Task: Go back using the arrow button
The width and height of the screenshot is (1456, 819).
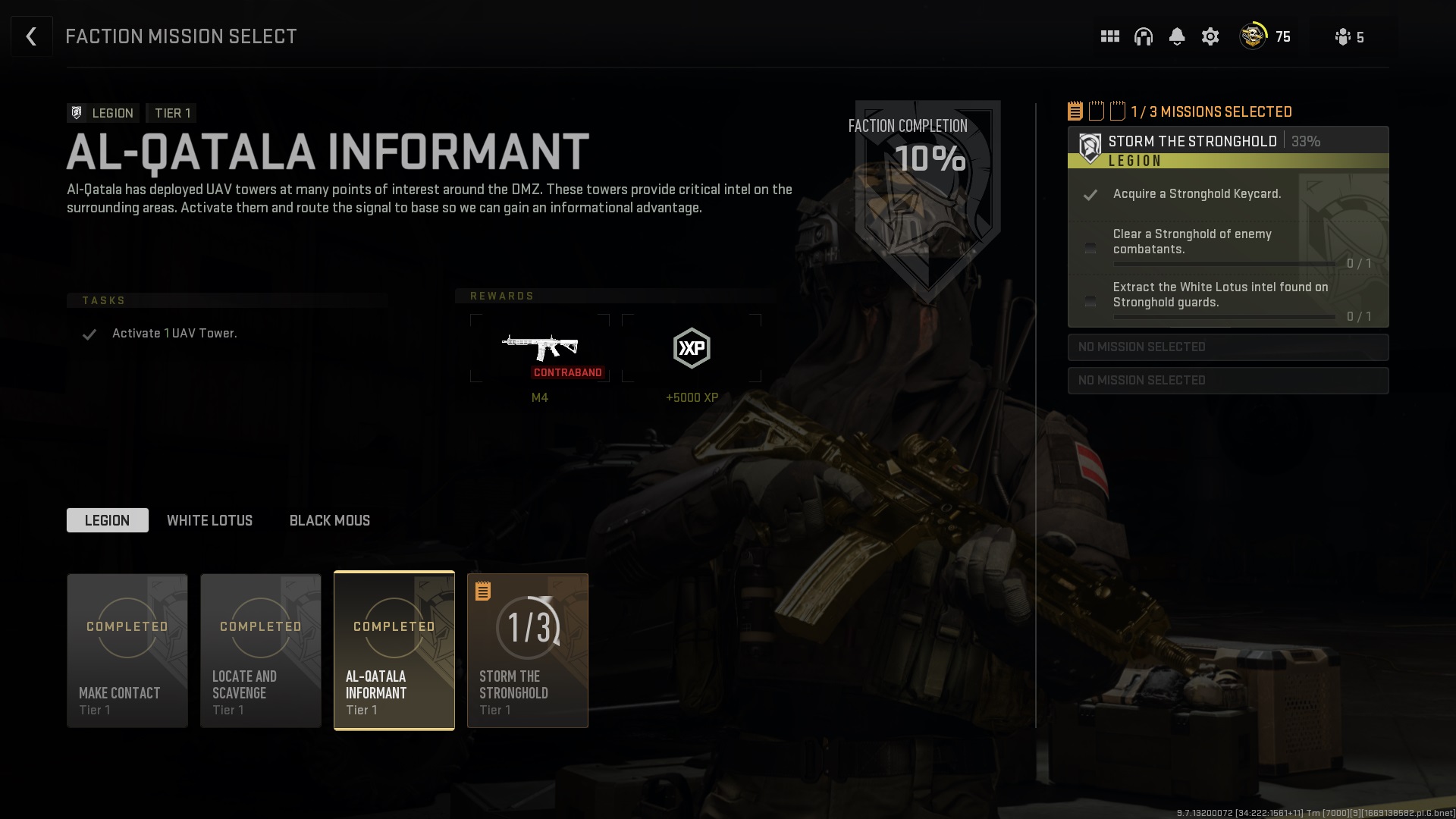Action: [31, 36]
